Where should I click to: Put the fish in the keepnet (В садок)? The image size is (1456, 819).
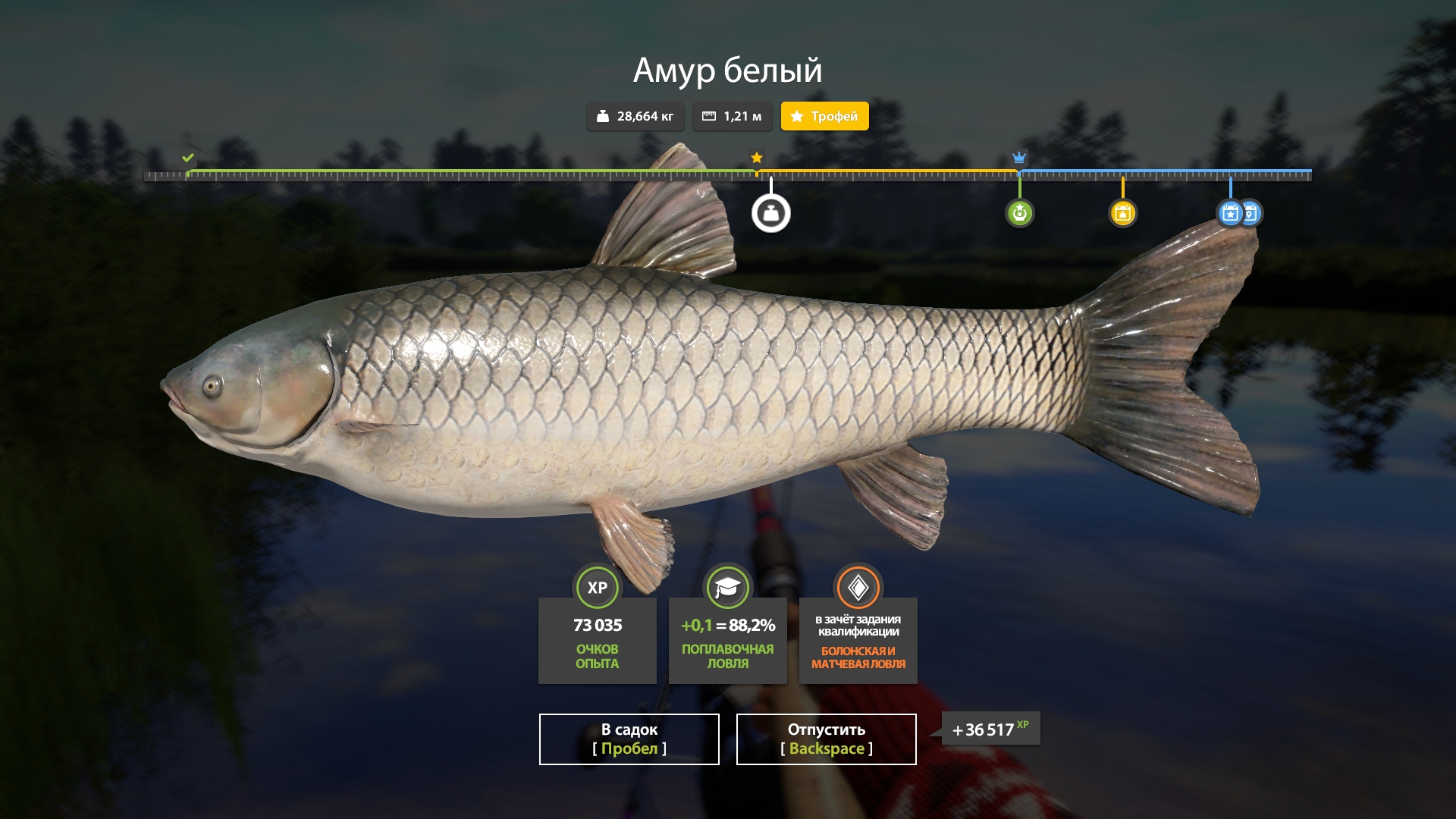point(629,739)
